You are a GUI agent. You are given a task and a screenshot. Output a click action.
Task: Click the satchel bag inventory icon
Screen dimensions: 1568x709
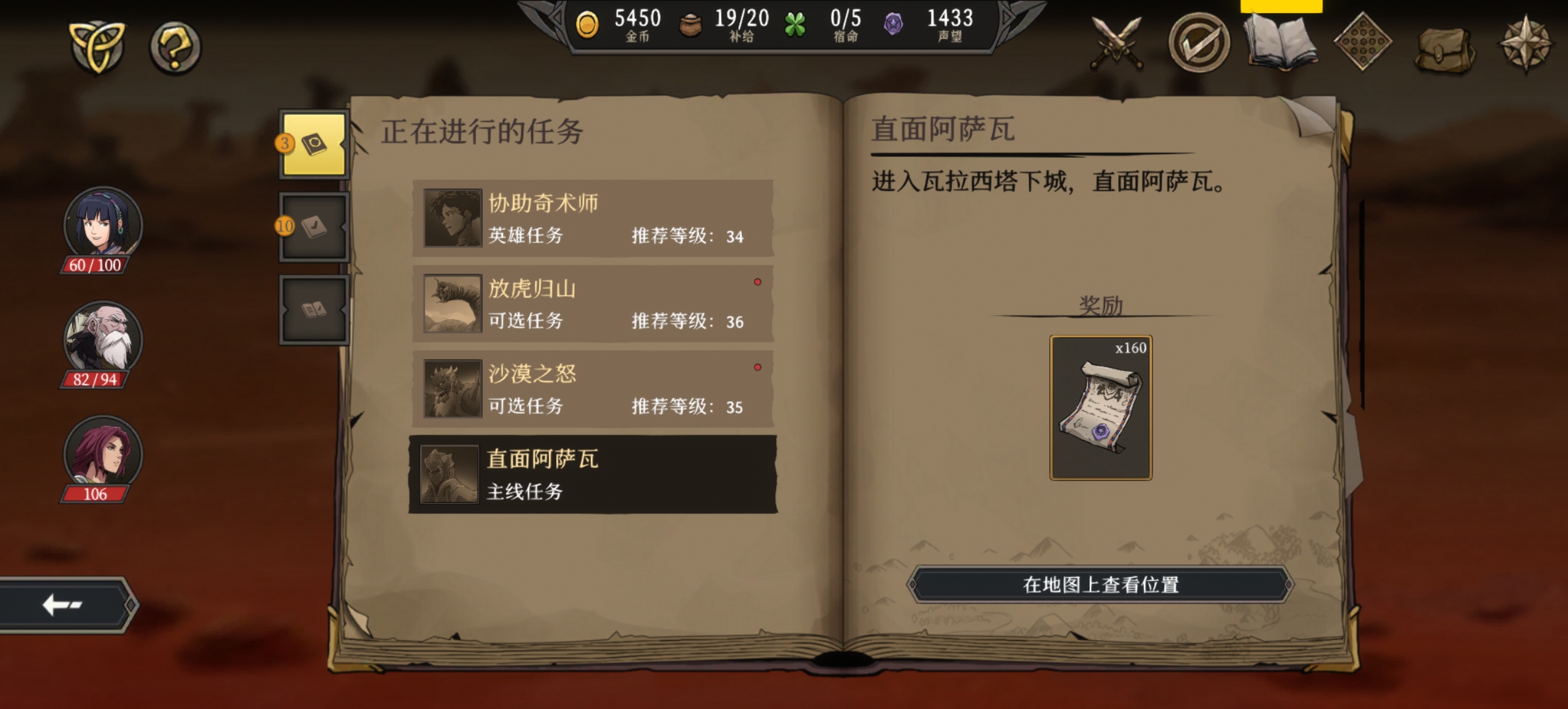pyautogui.click(x=1443, y=45)
